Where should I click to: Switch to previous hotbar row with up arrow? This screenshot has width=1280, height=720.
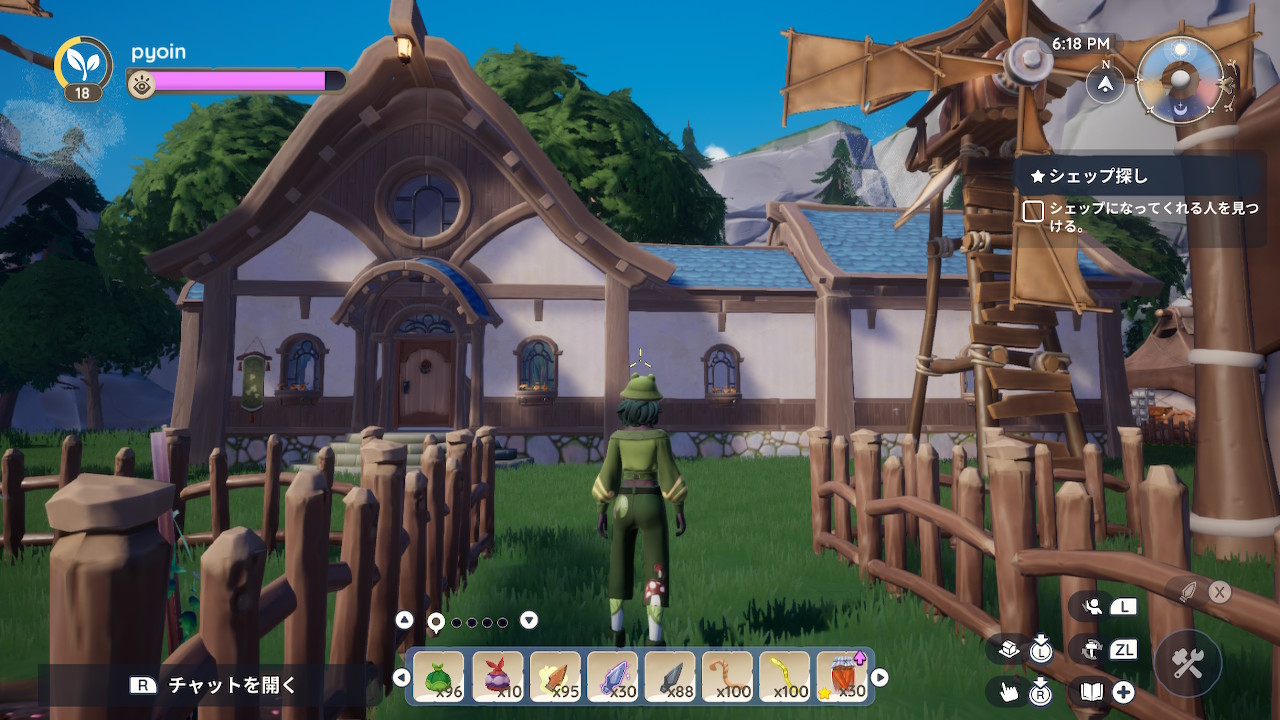[x=404, y=620]
